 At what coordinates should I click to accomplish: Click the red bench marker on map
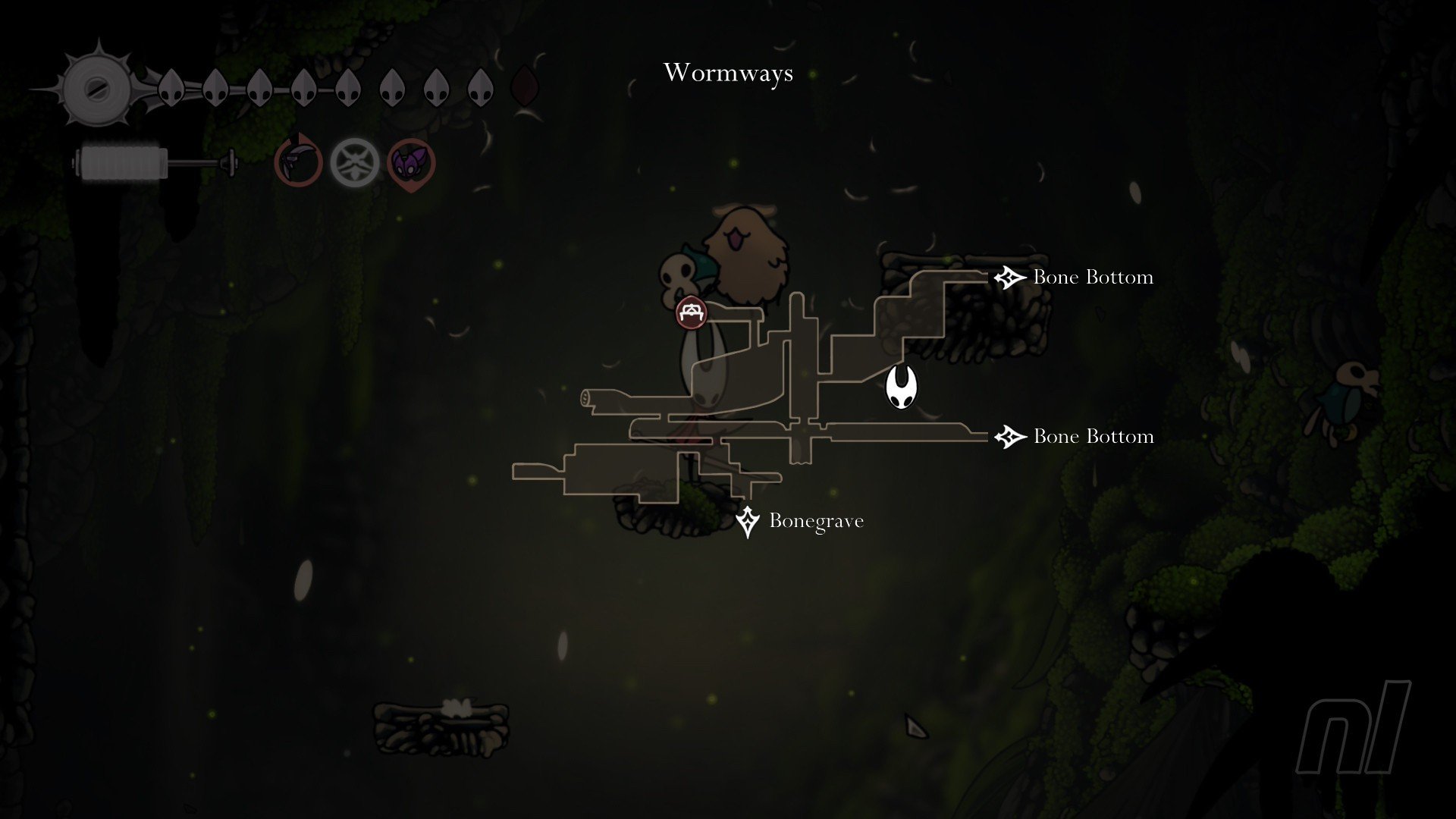tap(691, 312)
